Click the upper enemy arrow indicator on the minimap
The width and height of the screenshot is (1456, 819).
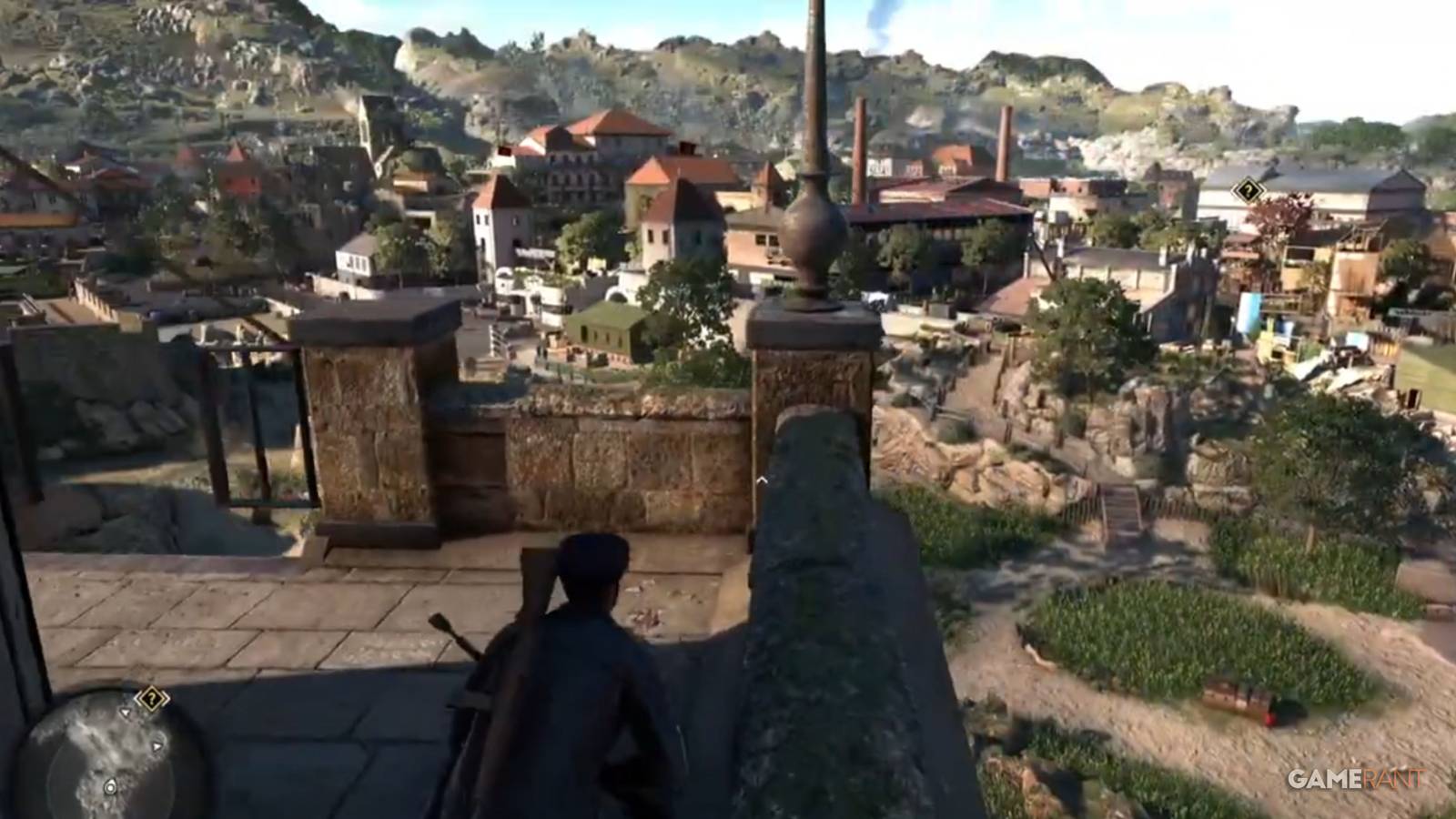[x=126, y=712]
